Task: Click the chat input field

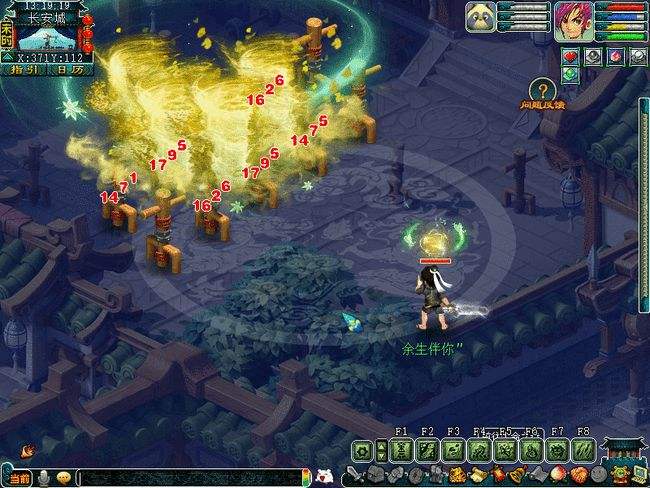Action: click(x=190, y=478)
